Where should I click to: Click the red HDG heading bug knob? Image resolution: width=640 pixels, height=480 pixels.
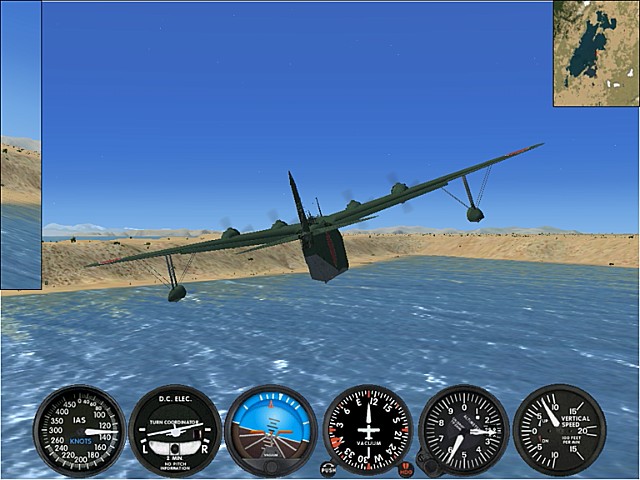click(x=405, y=468)
